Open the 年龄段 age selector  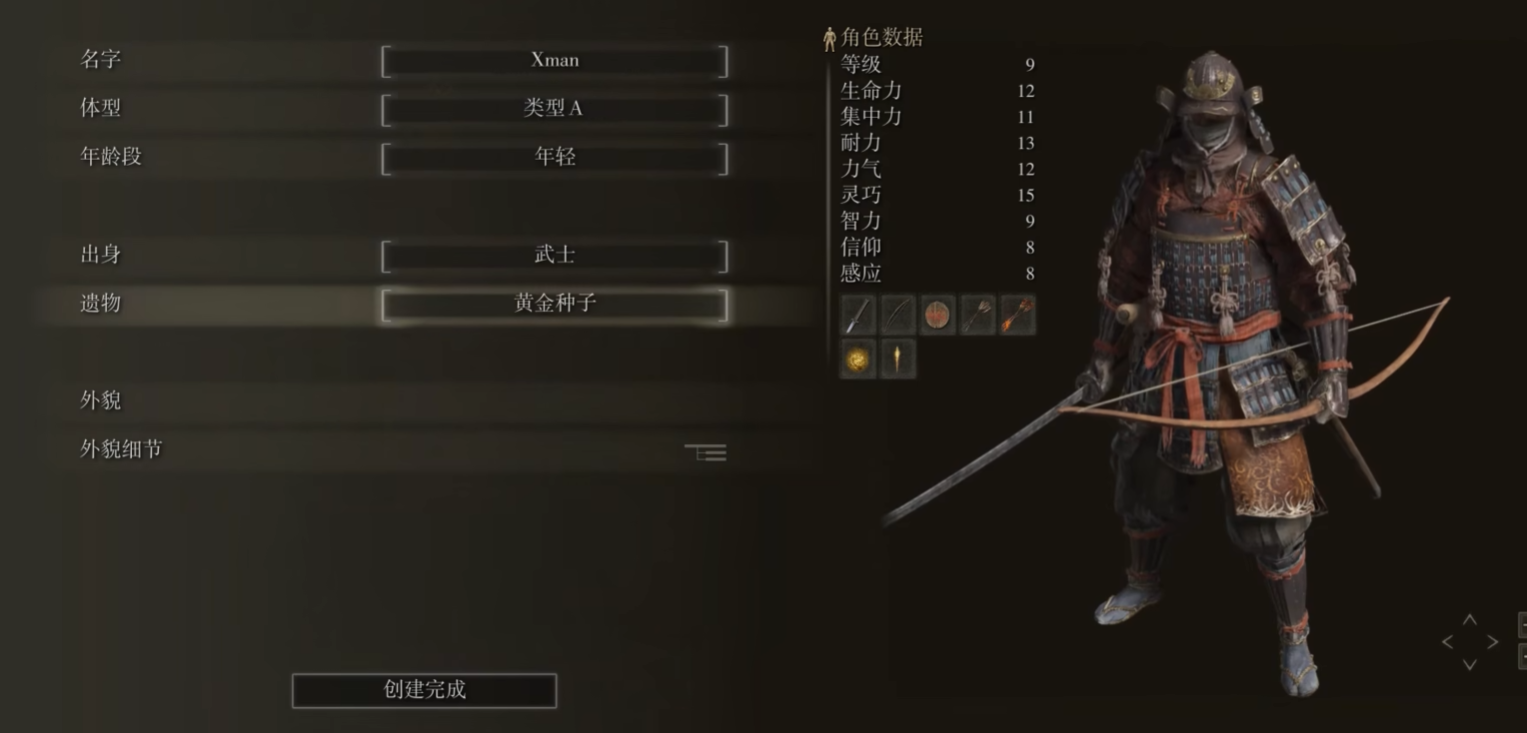(554, 156)
